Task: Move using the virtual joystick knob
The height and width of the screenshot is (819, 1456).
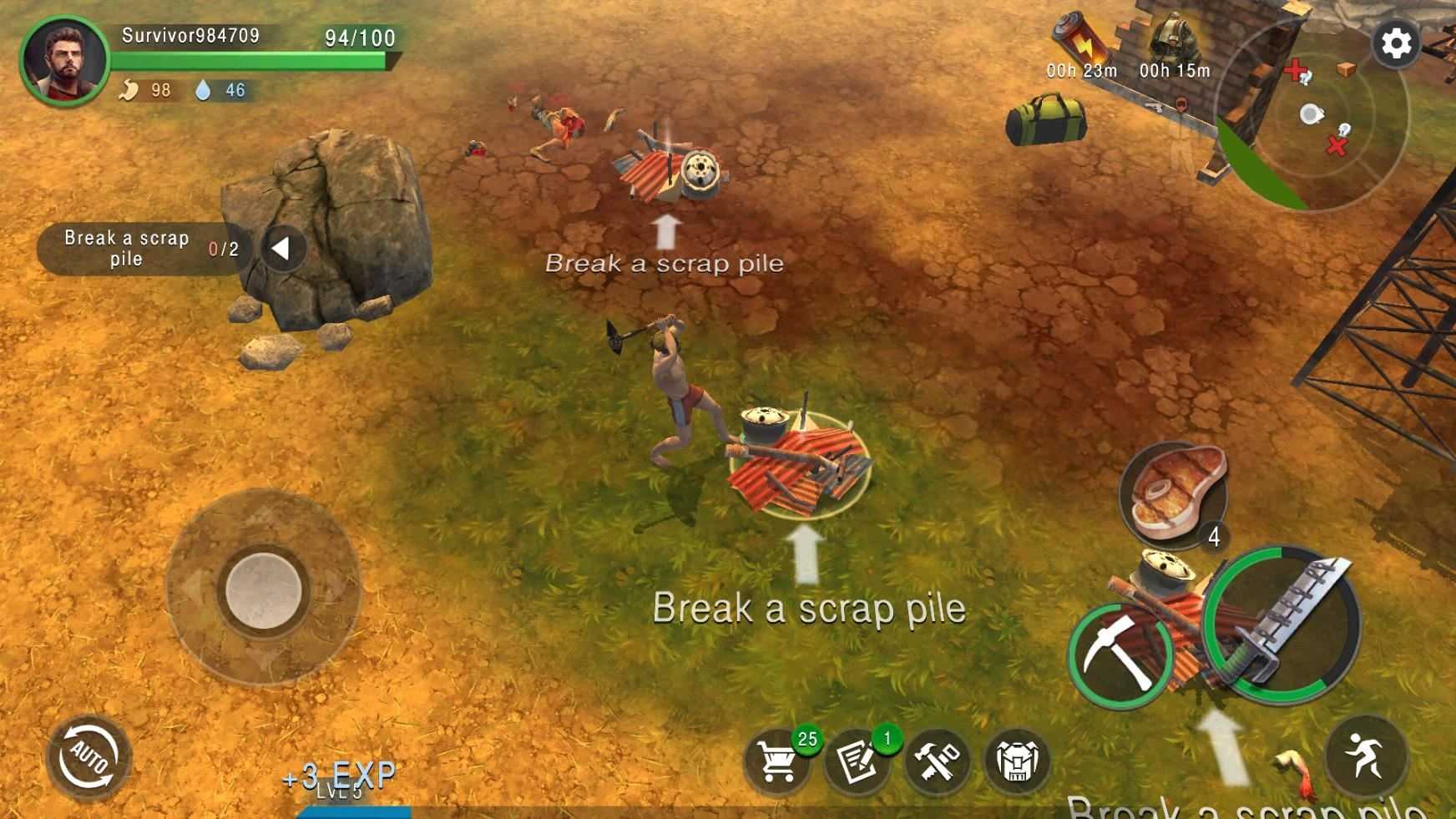Action: click(x=264, y=589)
